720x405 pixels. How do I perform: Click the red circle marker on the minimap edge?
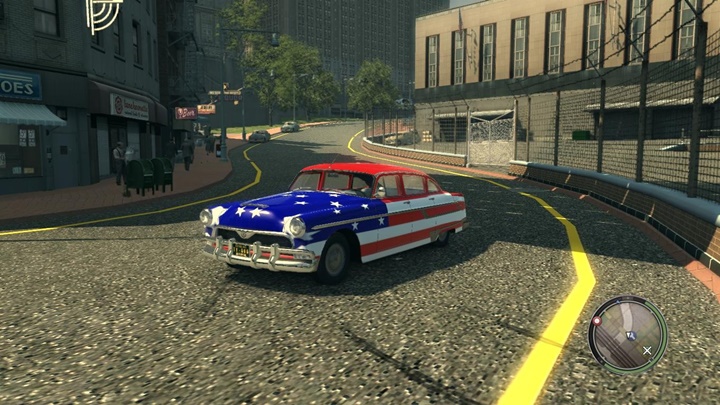point(596,321)
